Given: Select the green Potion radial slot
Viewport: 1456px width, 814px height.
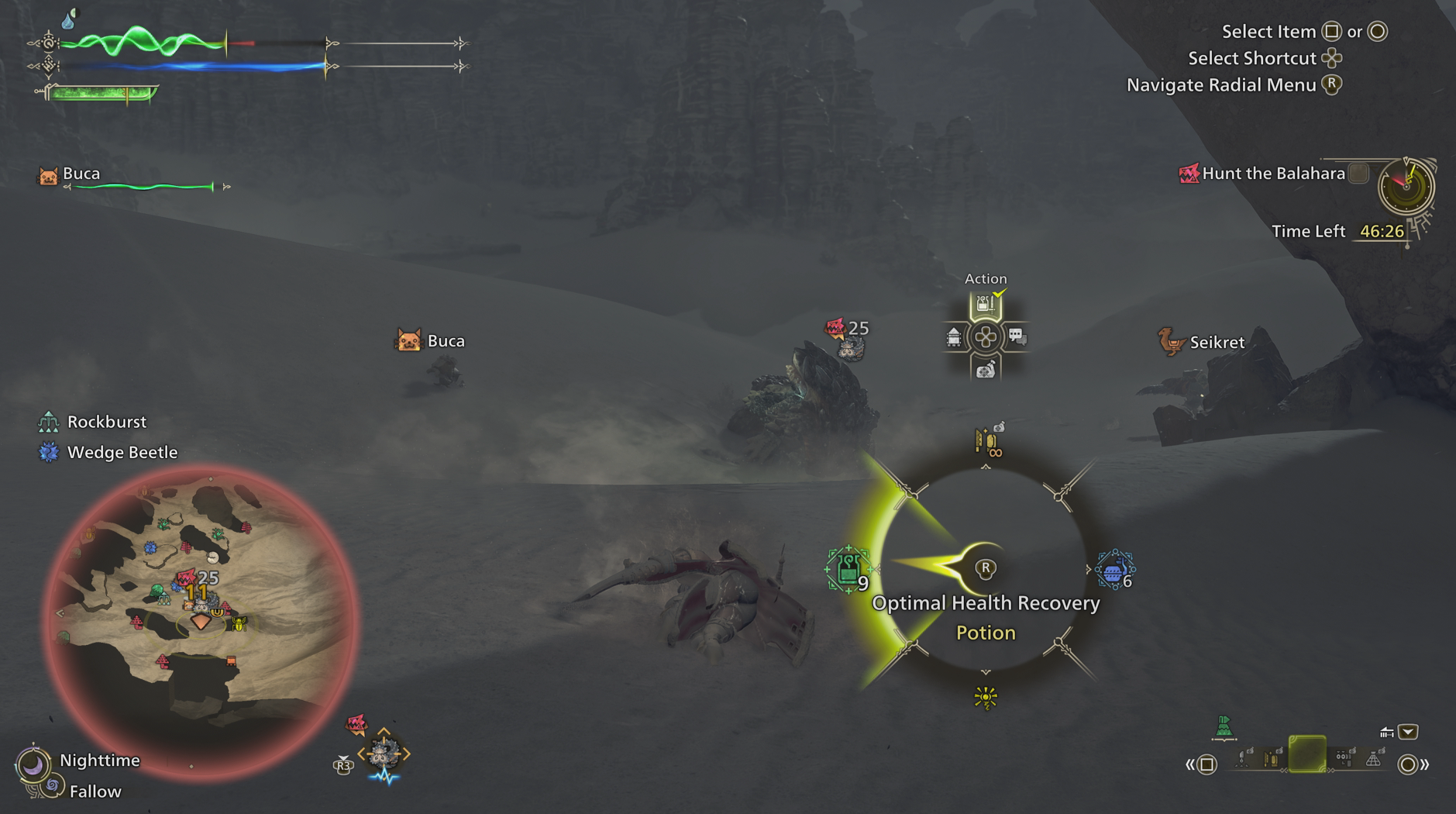Looking at the screenshot, I should (x=848, y=569).
